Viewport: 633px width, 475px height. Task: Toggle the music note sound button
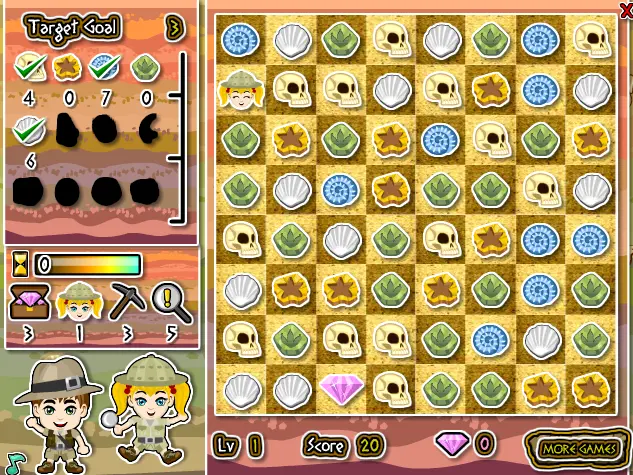(x=12, y=461)
